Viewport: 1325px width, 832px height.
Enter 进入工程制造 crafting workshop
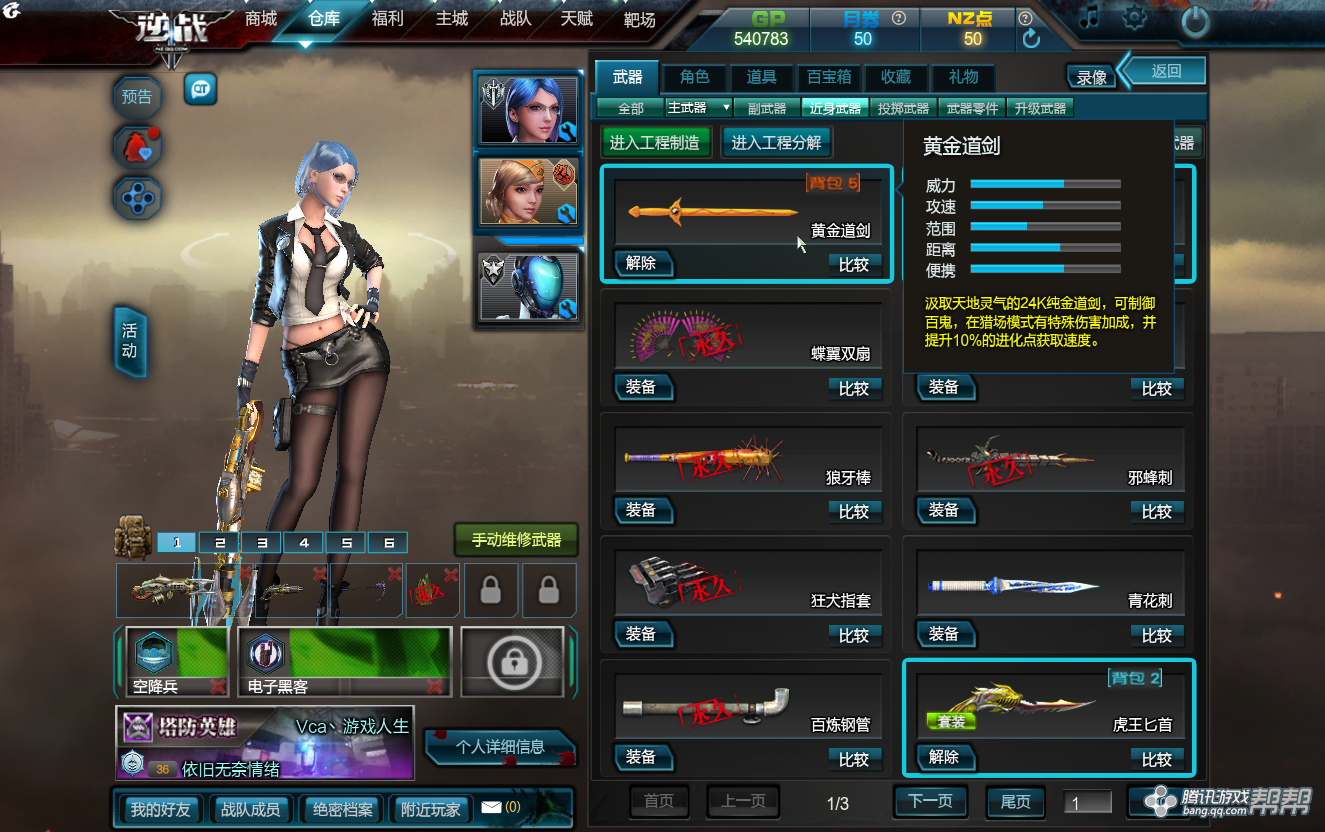click(x=655, y=143)
